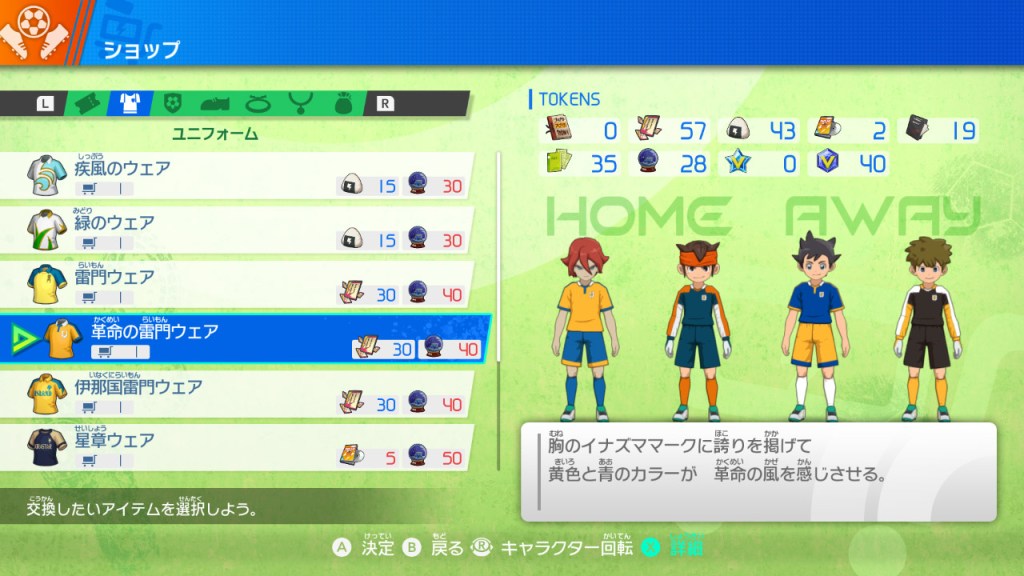This screenshot has height=576, width=1024.
Task: Switch to the boots category tab
Action: click(215, 102)
